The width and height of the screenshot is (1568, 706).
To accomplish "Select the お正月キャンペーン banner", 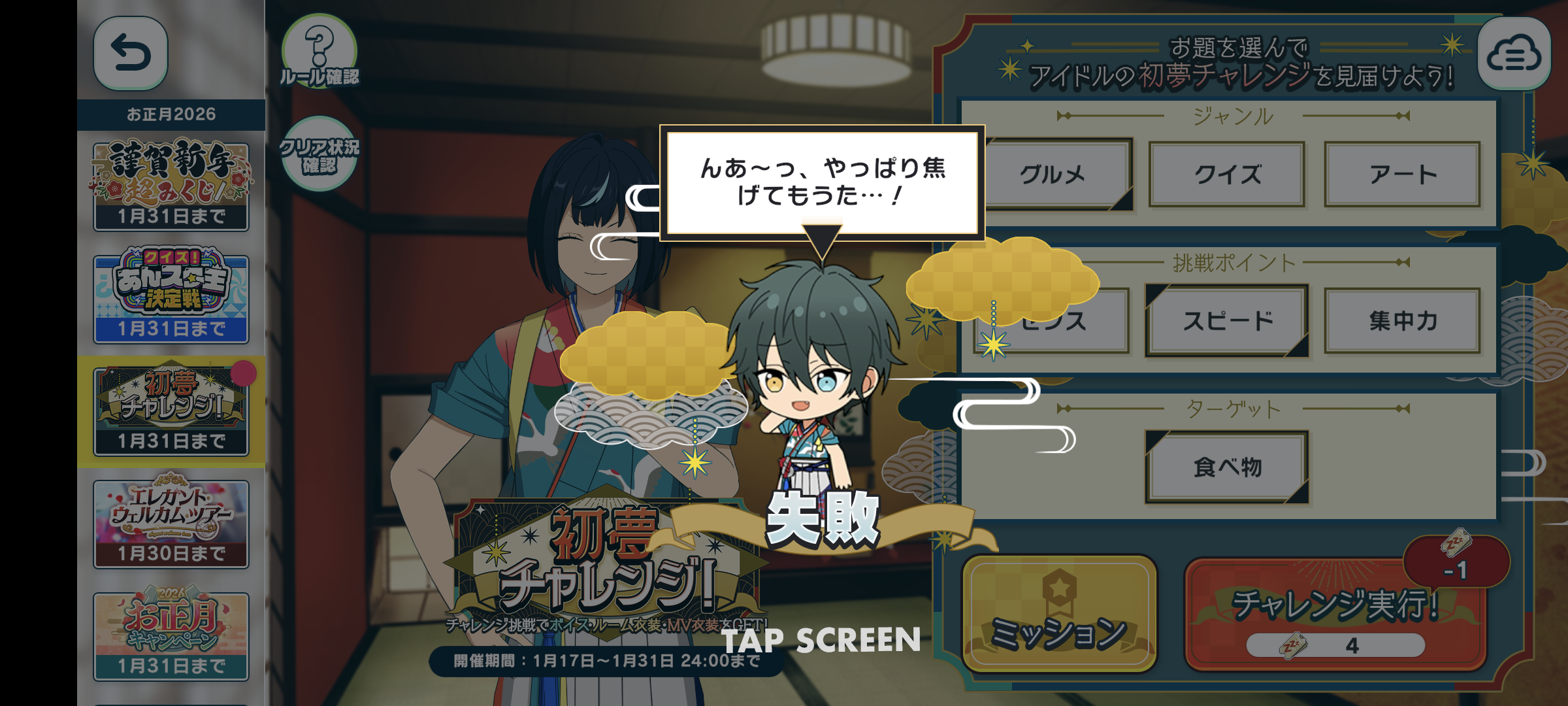I will point(171,635).
